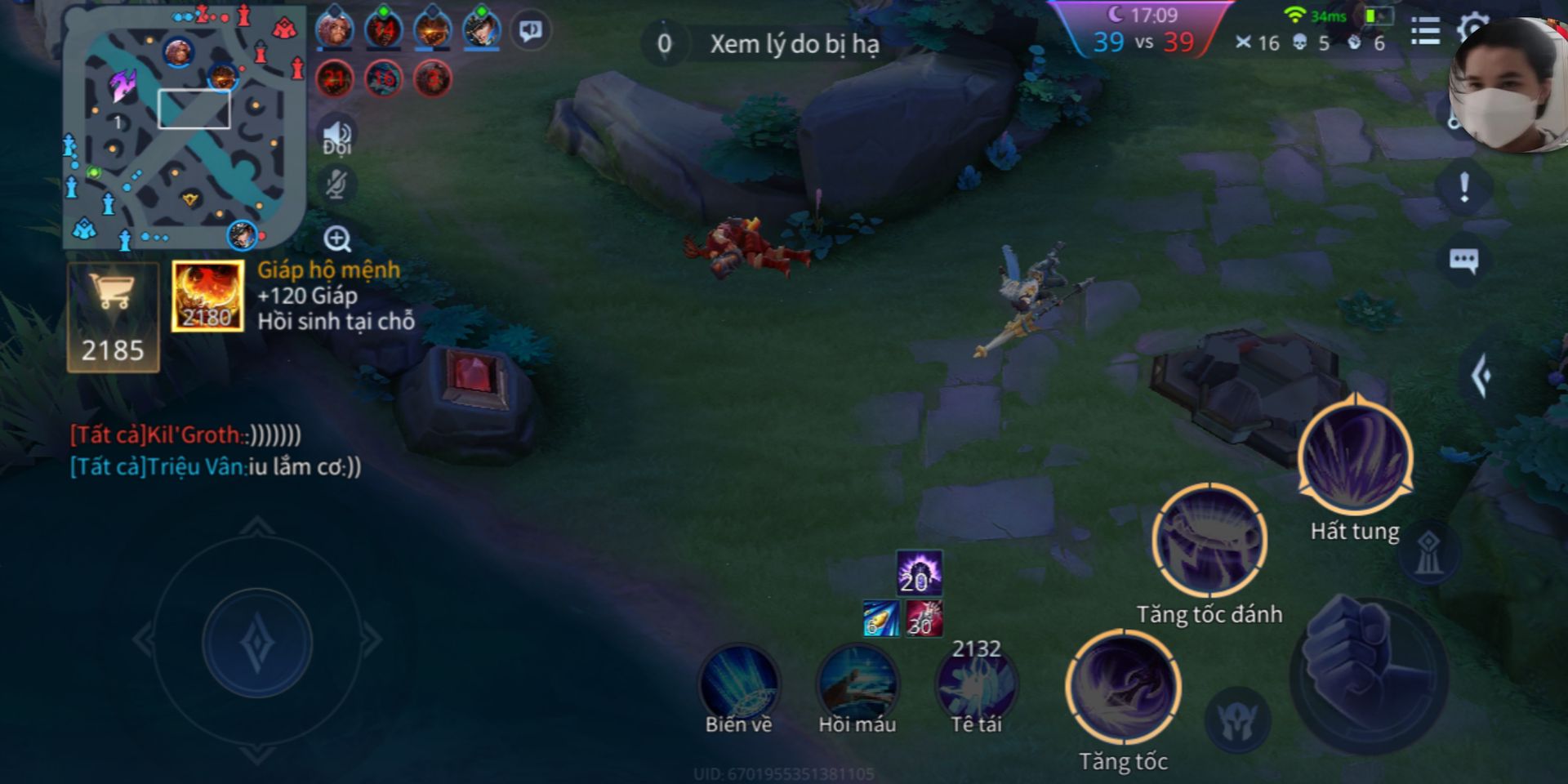Viewport: 1568px width, 784px height.
Task: Zoom the minimap with magnifier button
Action: 337,238
